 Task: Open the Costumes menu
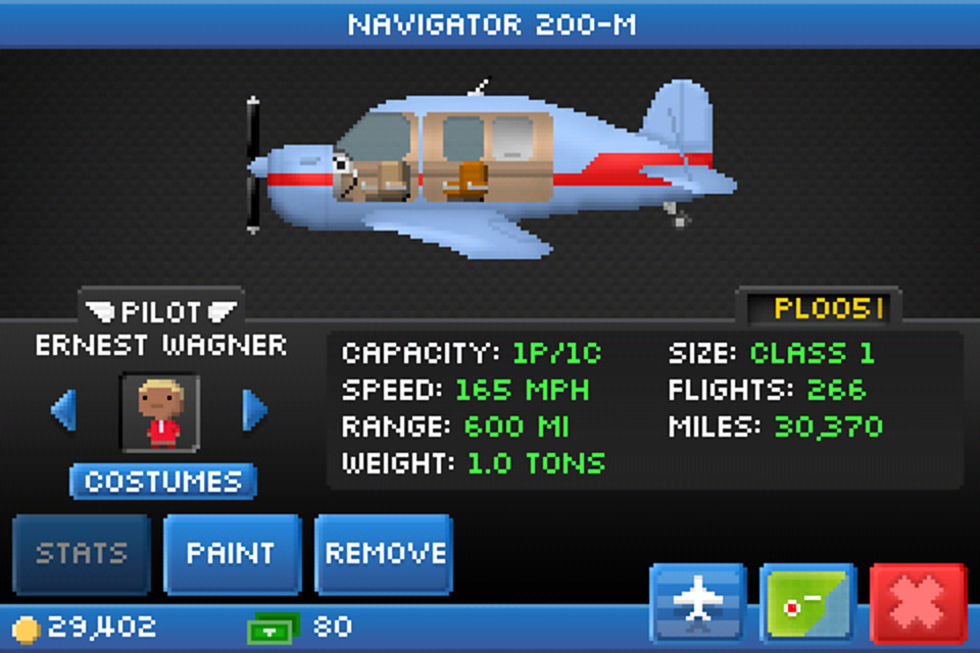click(163, 481)
